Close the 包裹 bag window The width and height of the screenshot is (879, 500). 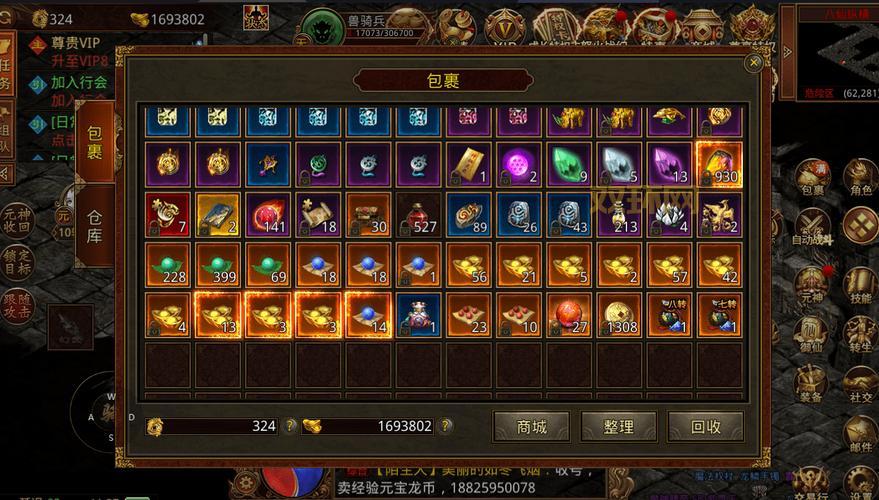754,62
